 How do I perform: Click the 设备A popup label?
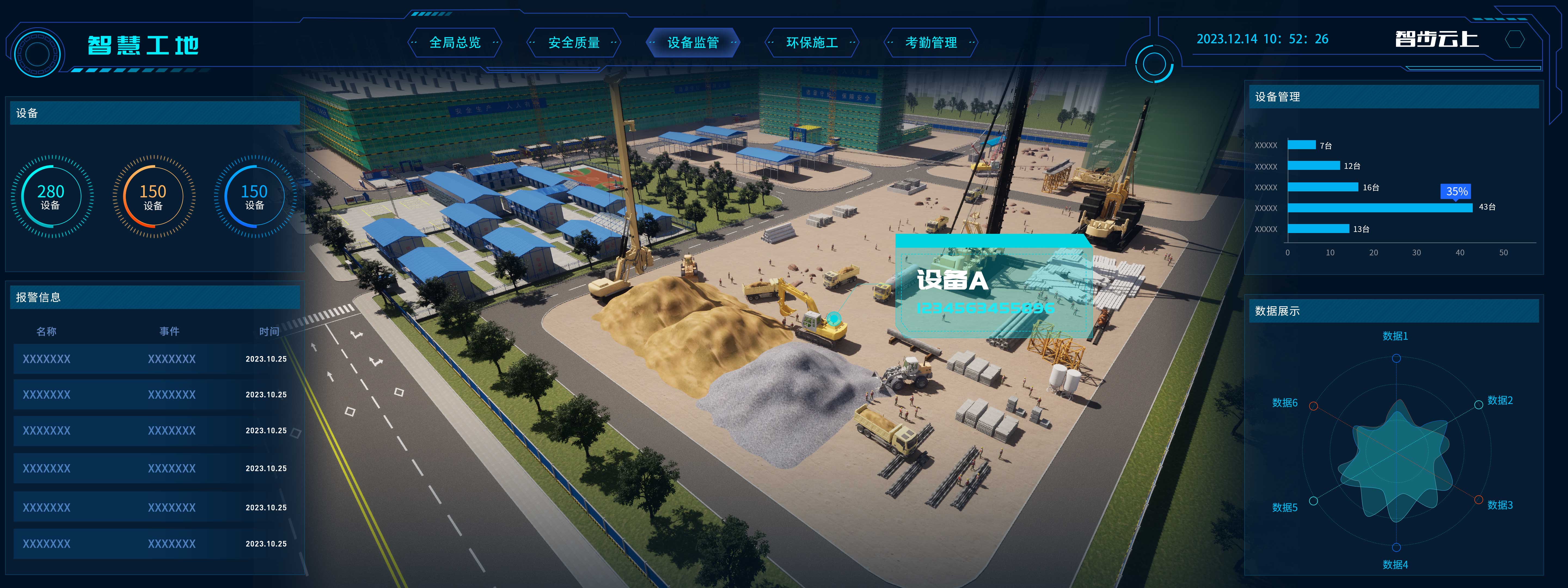[952, 281]
